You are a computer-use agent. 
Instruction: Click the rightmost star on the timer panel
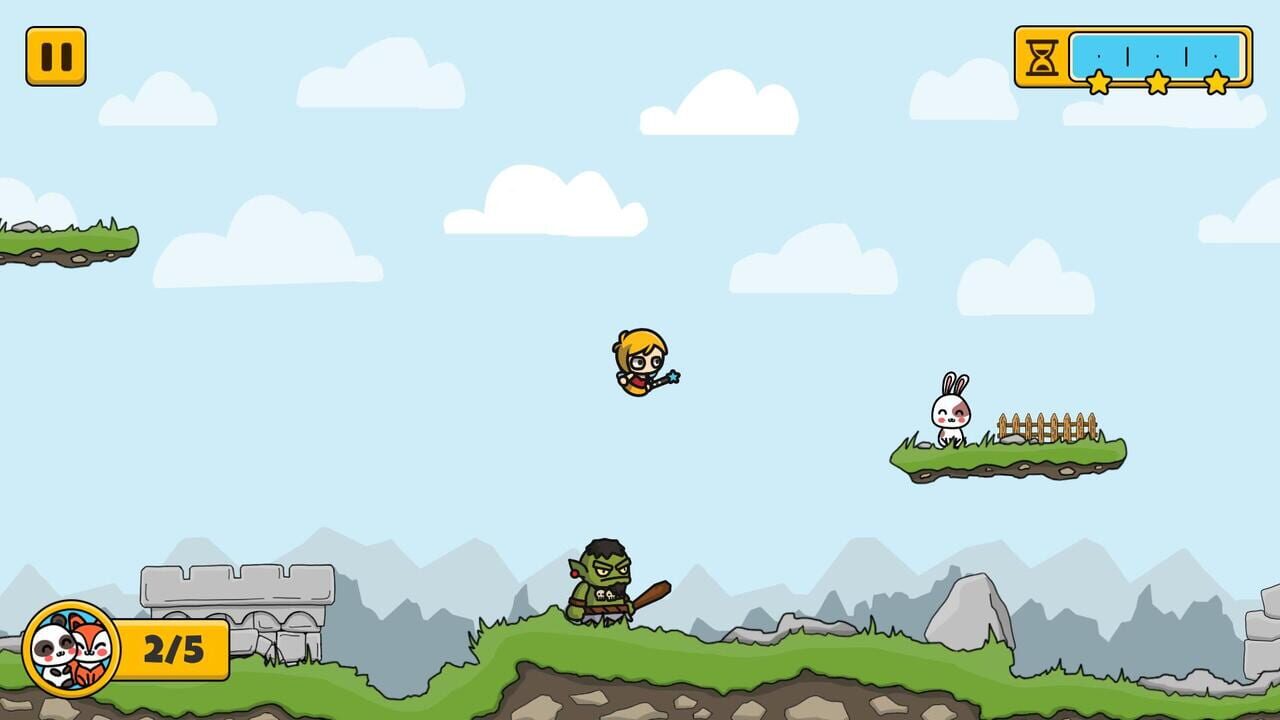click(x=1216, y=83)
